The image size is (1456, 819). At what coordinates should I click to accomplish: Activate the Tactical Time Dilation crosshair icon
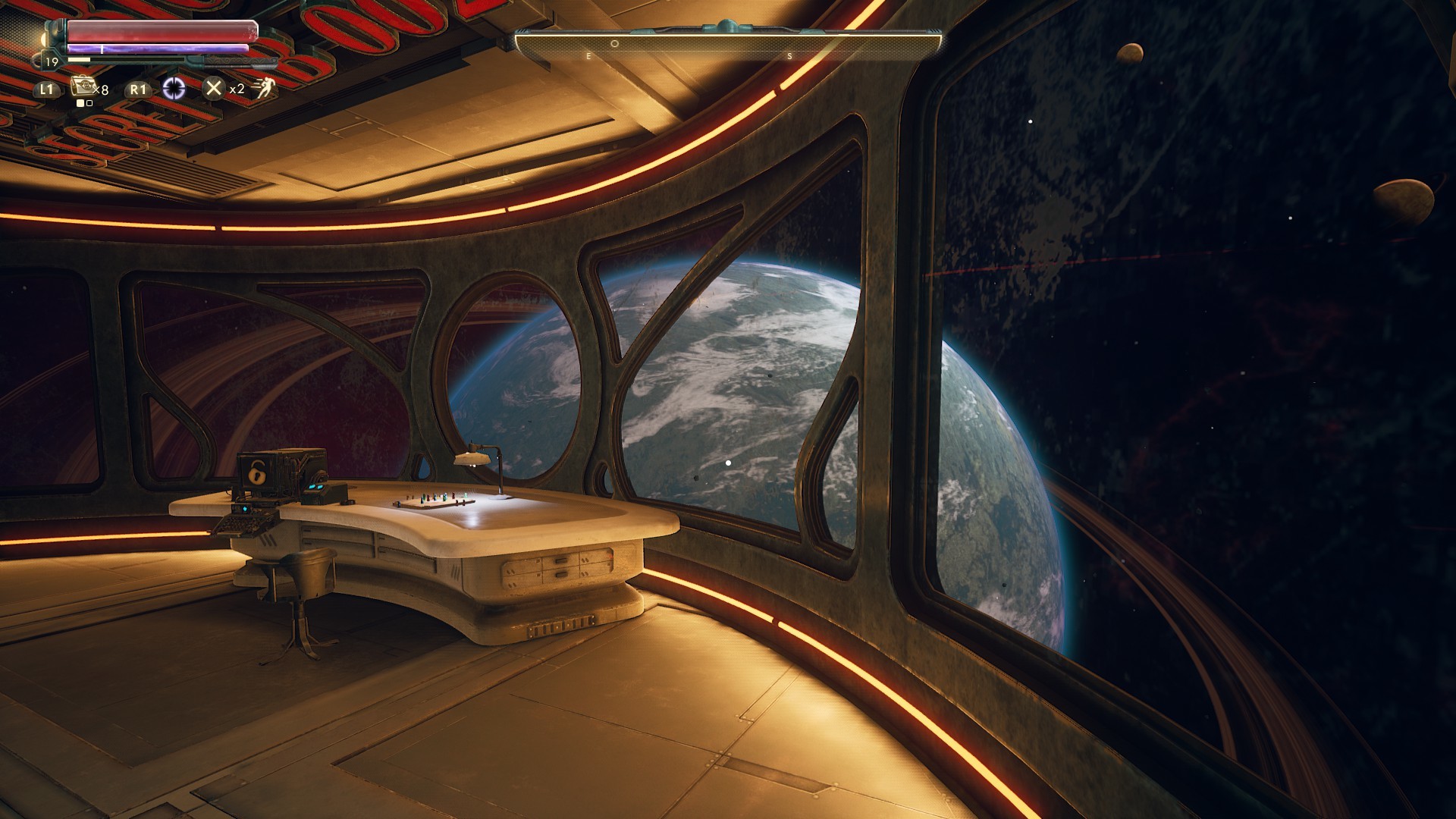[x=174, y=89]
